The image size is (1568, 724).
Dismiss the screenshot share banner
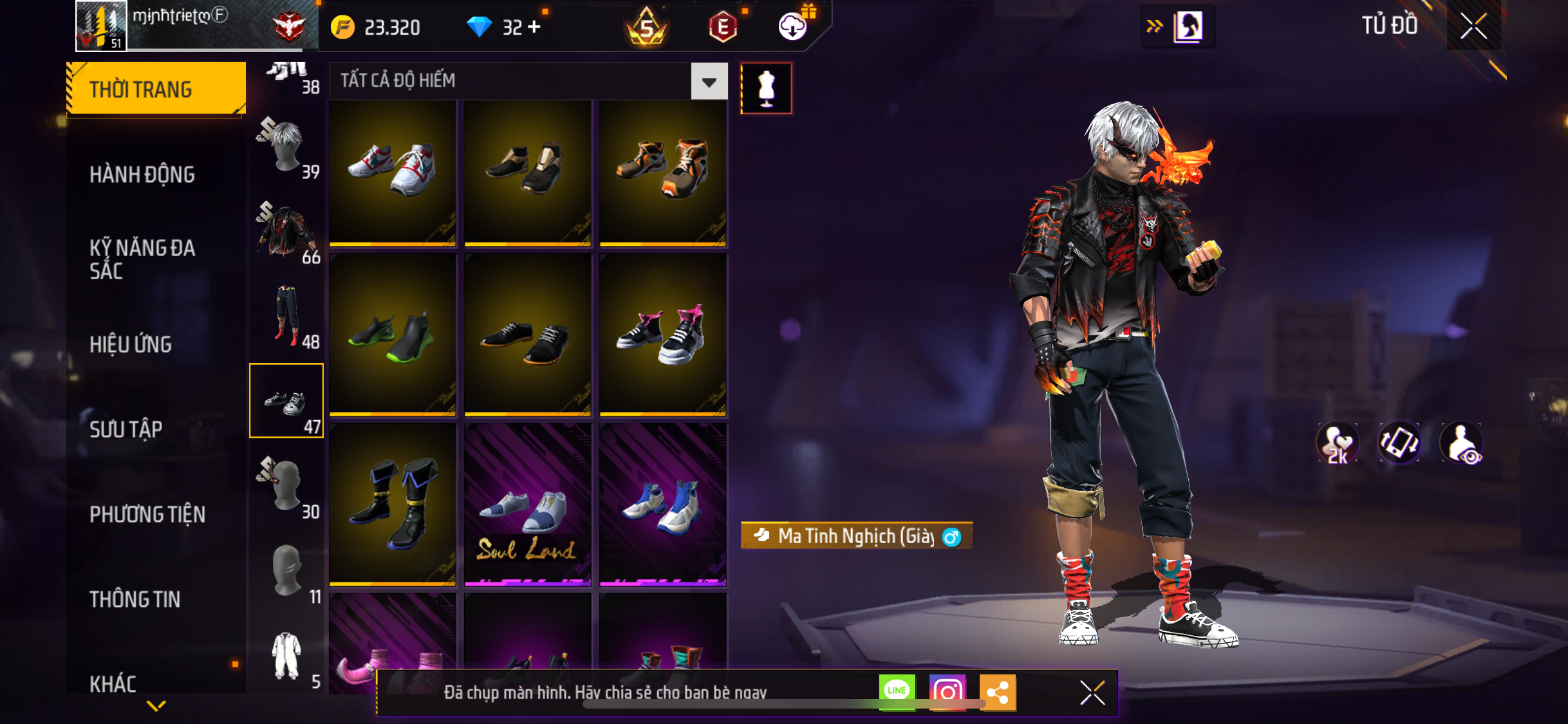(x=1092, y=693)
